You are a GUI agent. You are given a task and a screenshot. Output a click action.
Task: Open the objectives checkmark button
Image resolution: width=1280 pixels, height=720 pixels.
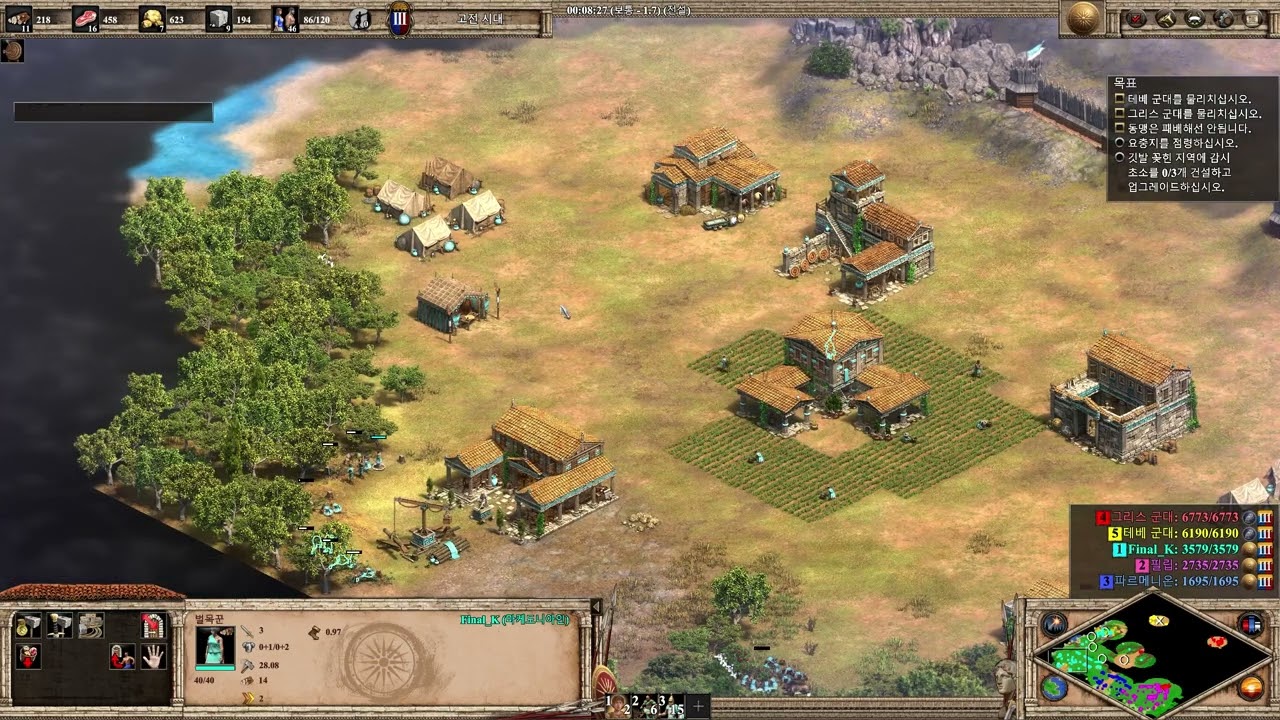coord(1137,18)
